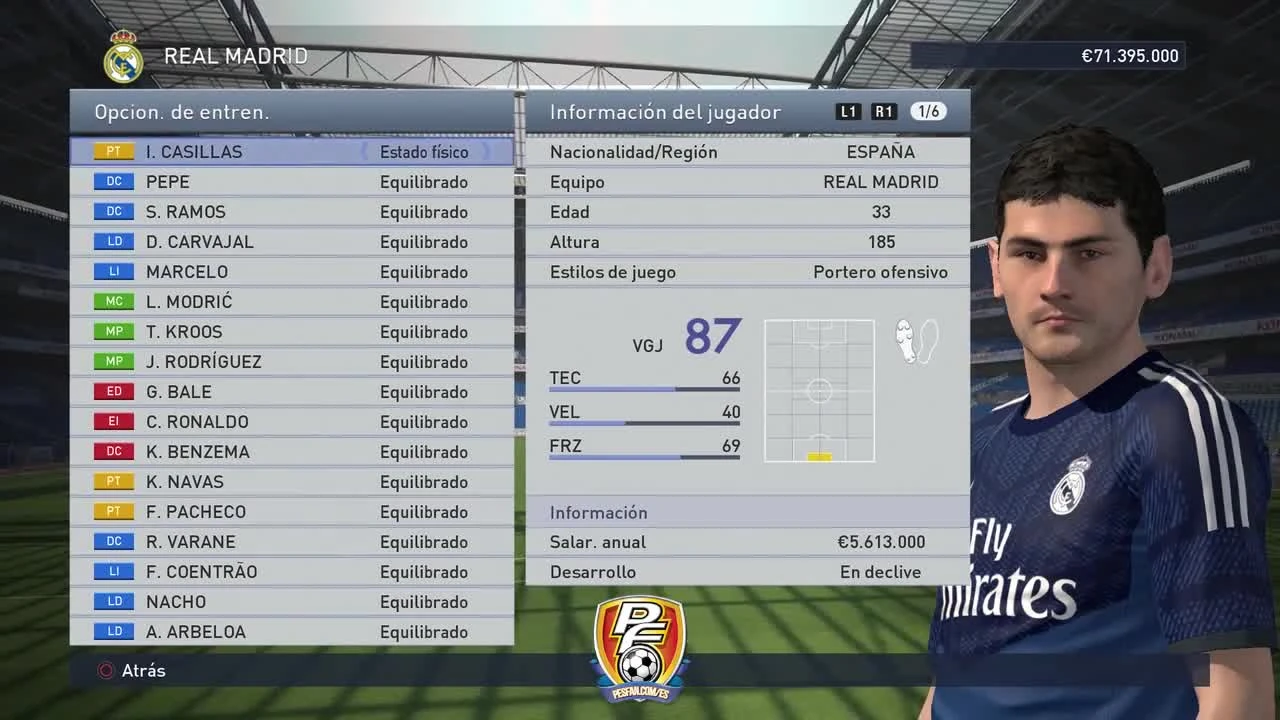Click the football boot icon in player info
This screenshot has height=720, width=1280.
point(914,341)
